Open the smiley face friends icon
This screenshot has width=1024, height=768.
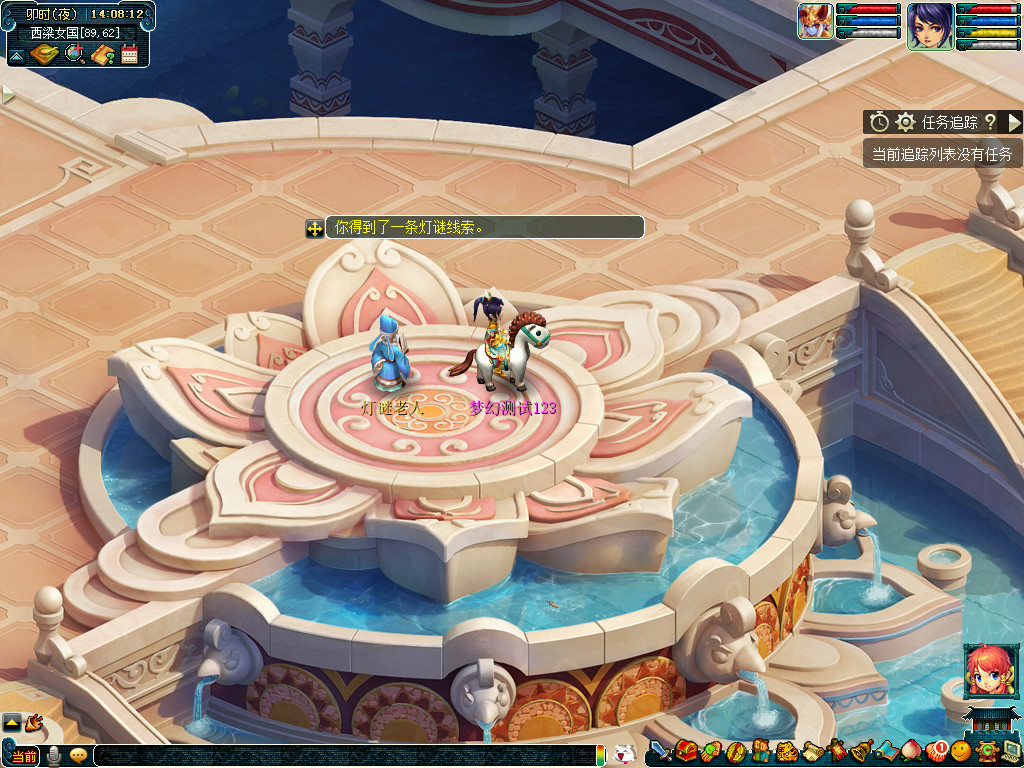[x=961, y=750]
